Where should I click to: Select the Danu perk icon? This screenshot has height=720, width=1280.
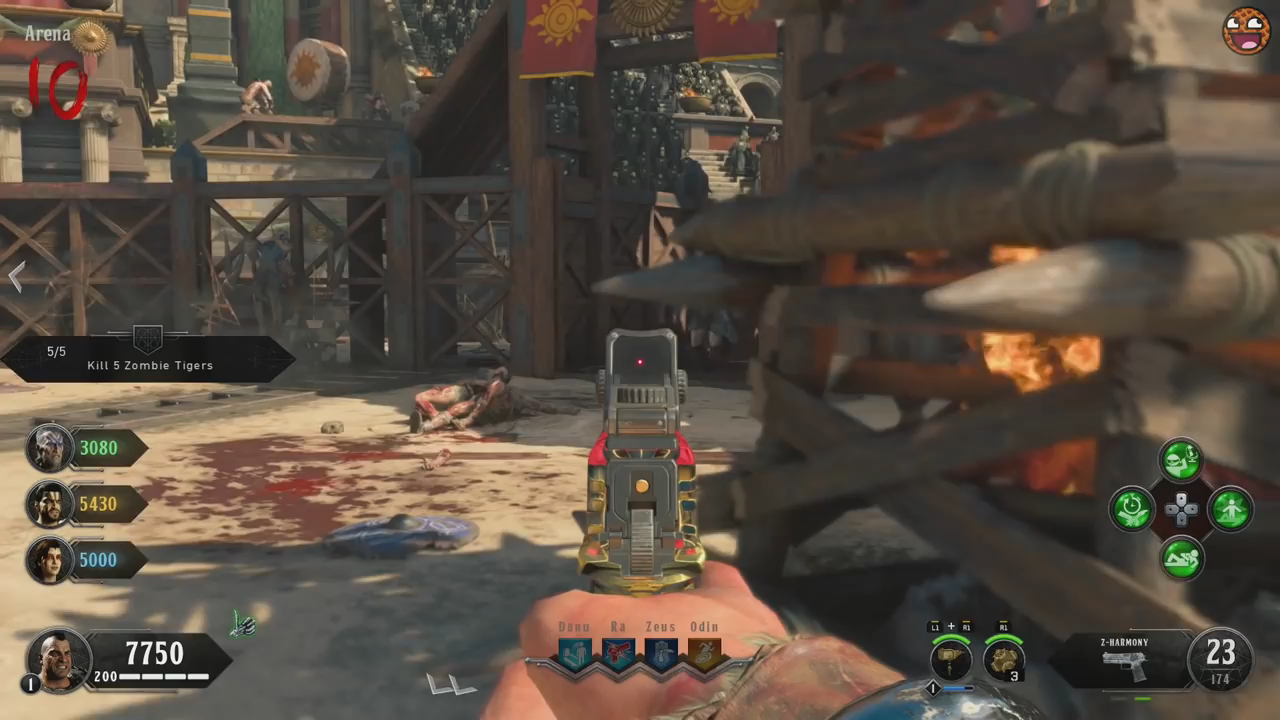click(574, 654)
